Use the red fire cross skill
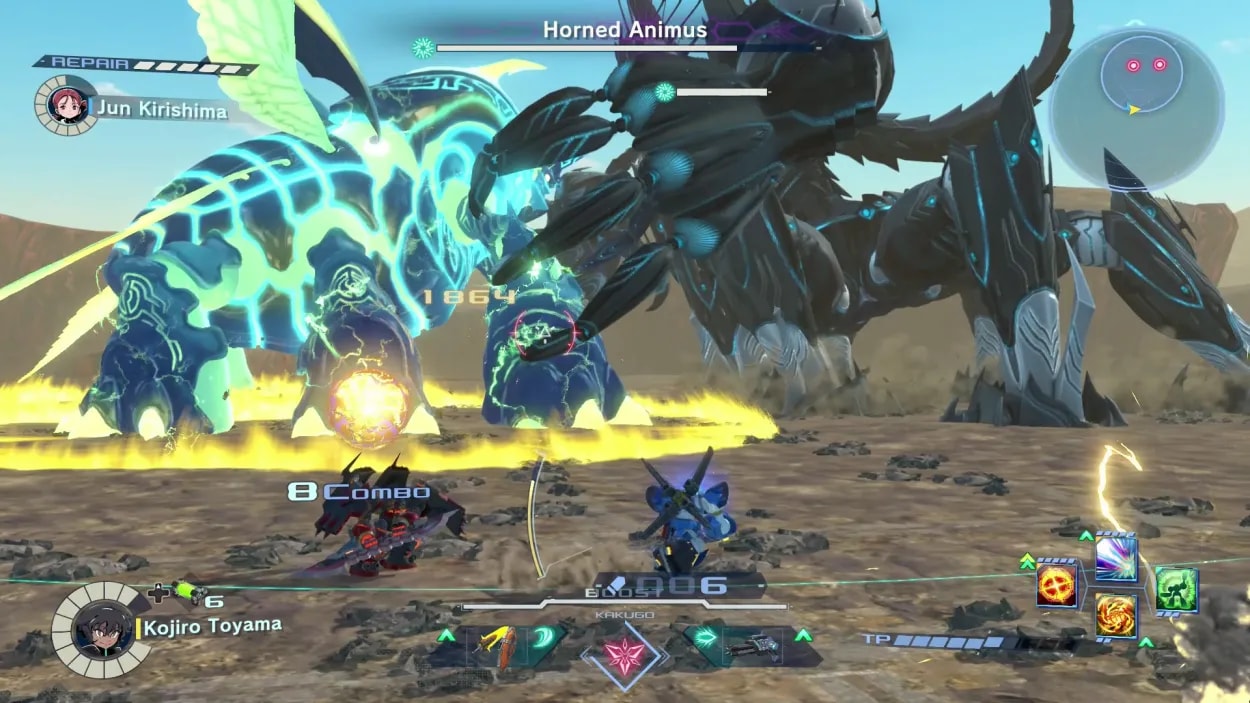Viewport: 1250px width, 703px height. coord(1056,585)
